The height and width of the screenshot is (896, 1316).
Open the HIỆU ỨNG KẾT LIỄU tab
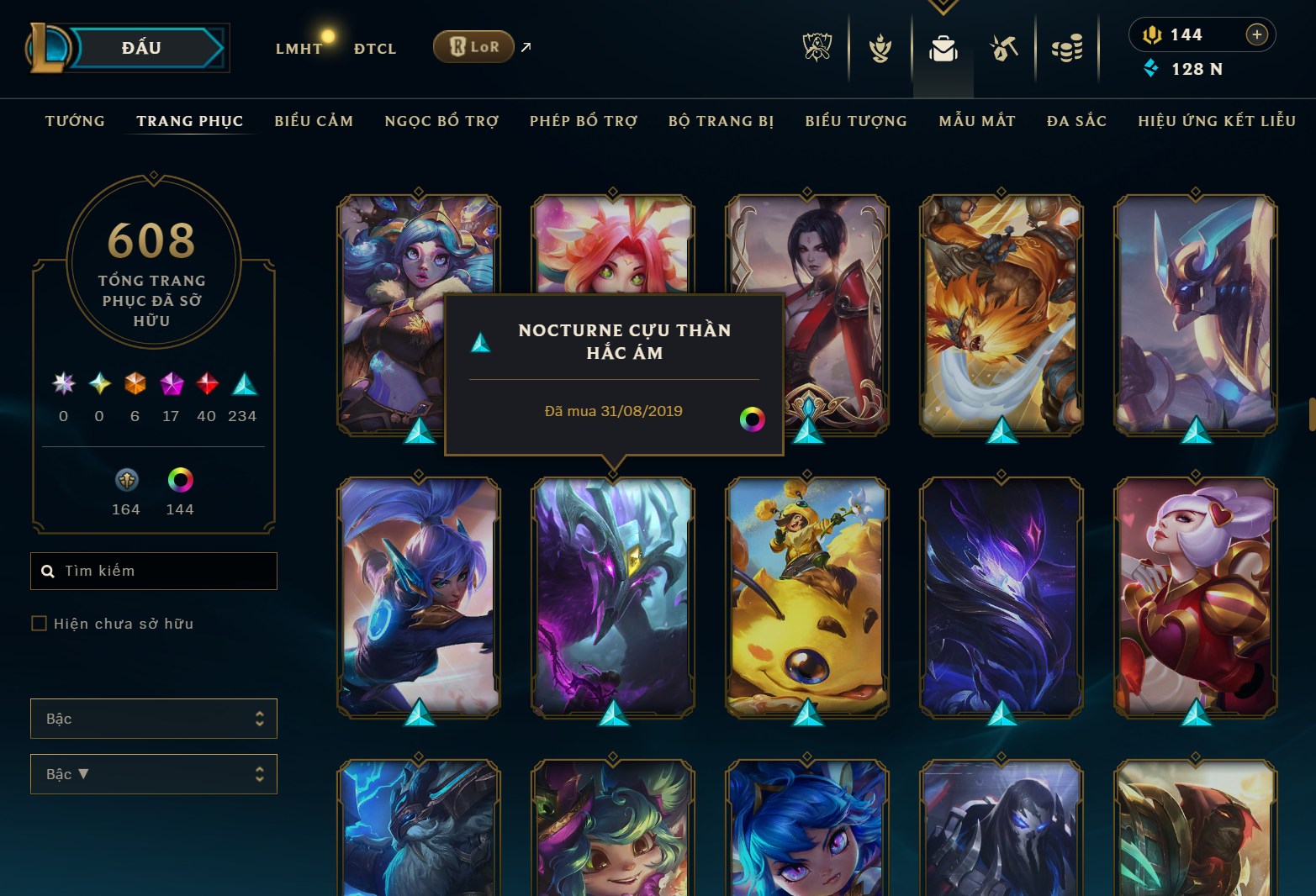click(1217, 121)
